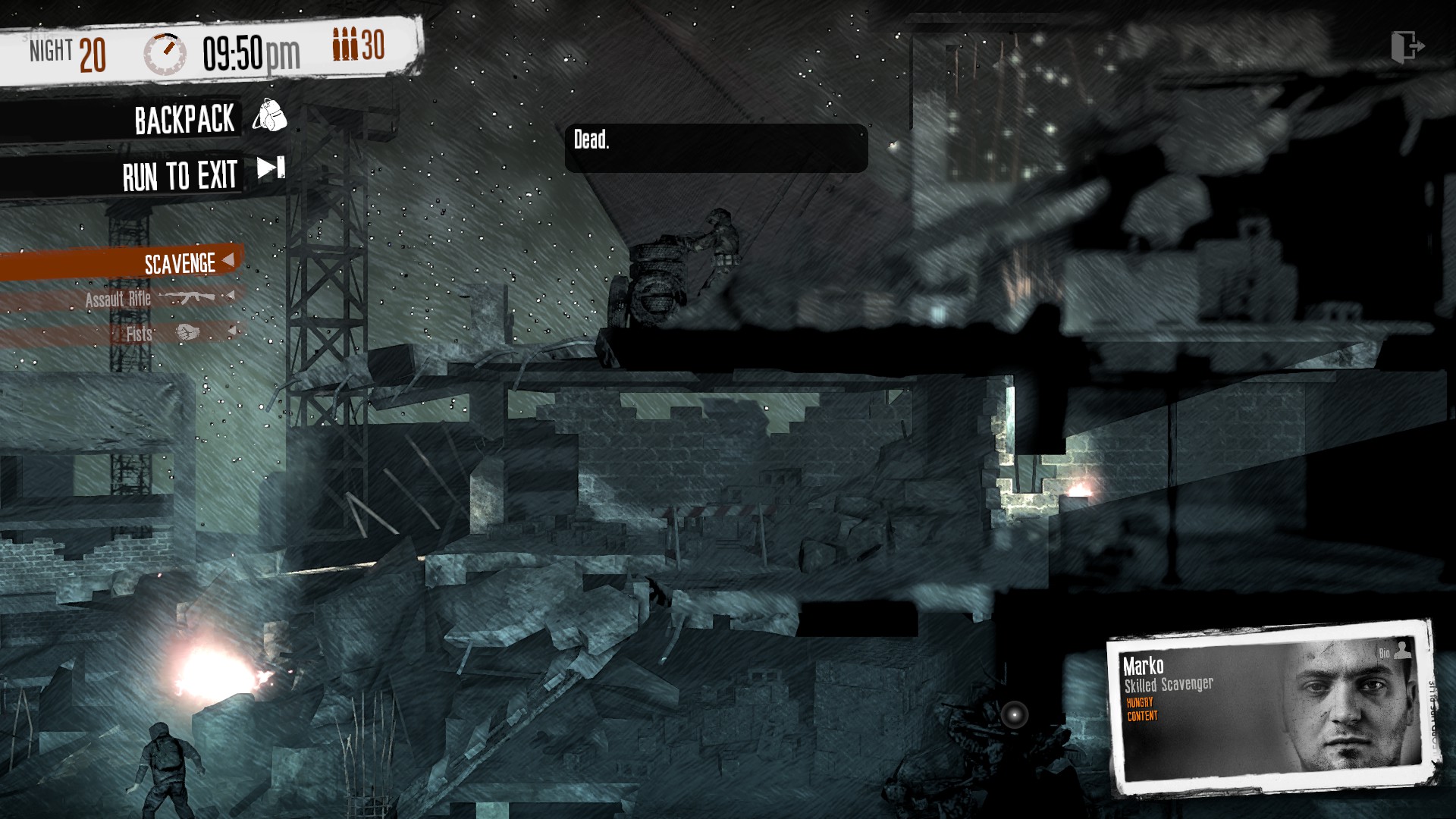1456x819 pixels.
Task: Click the exit door icon
Action: pos(1407,47)
